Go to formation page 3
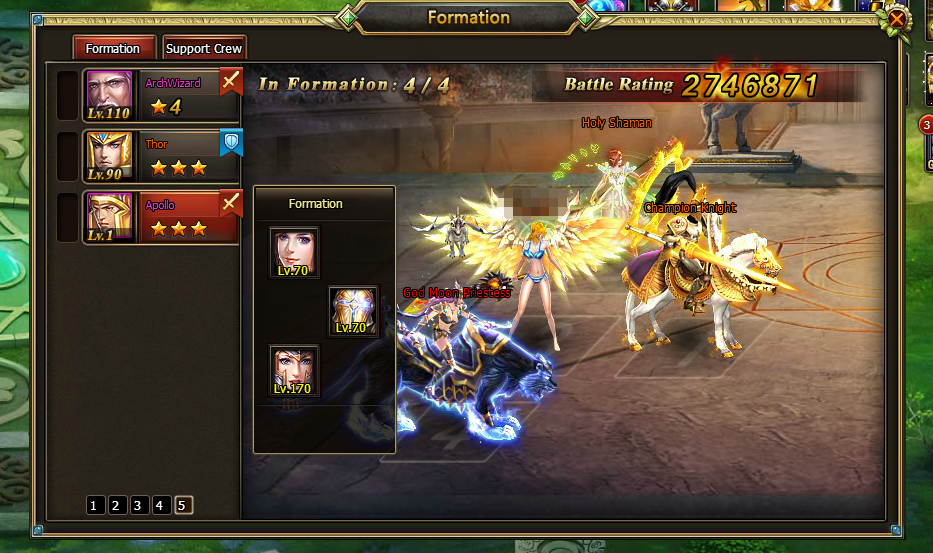The width and height of the screenshot is (933, 553). (x=138, y=505)
